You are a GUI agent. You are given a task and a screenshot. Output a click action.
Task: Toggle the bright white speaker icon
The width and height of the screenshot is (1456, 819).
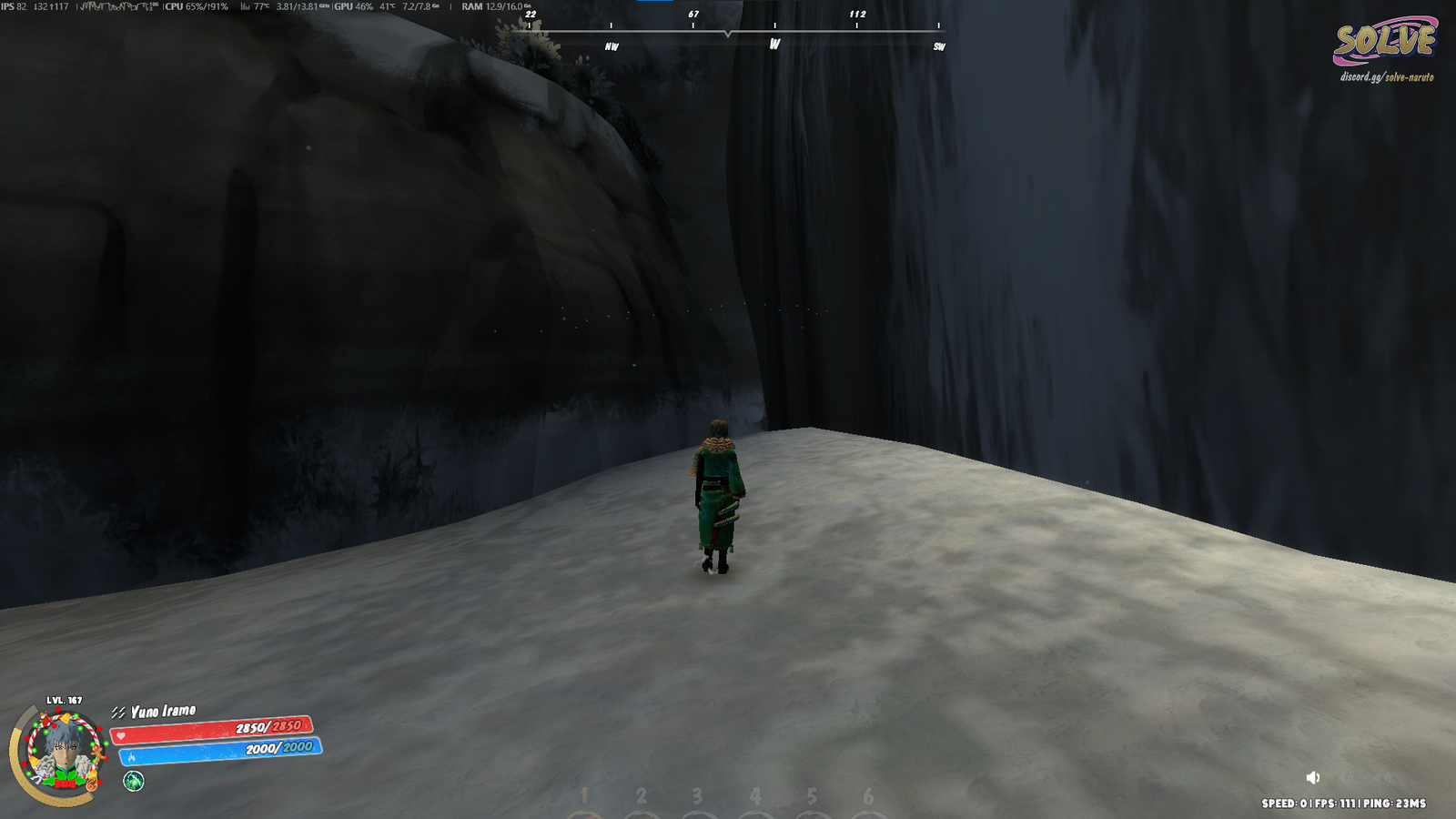coord(1312,777)
